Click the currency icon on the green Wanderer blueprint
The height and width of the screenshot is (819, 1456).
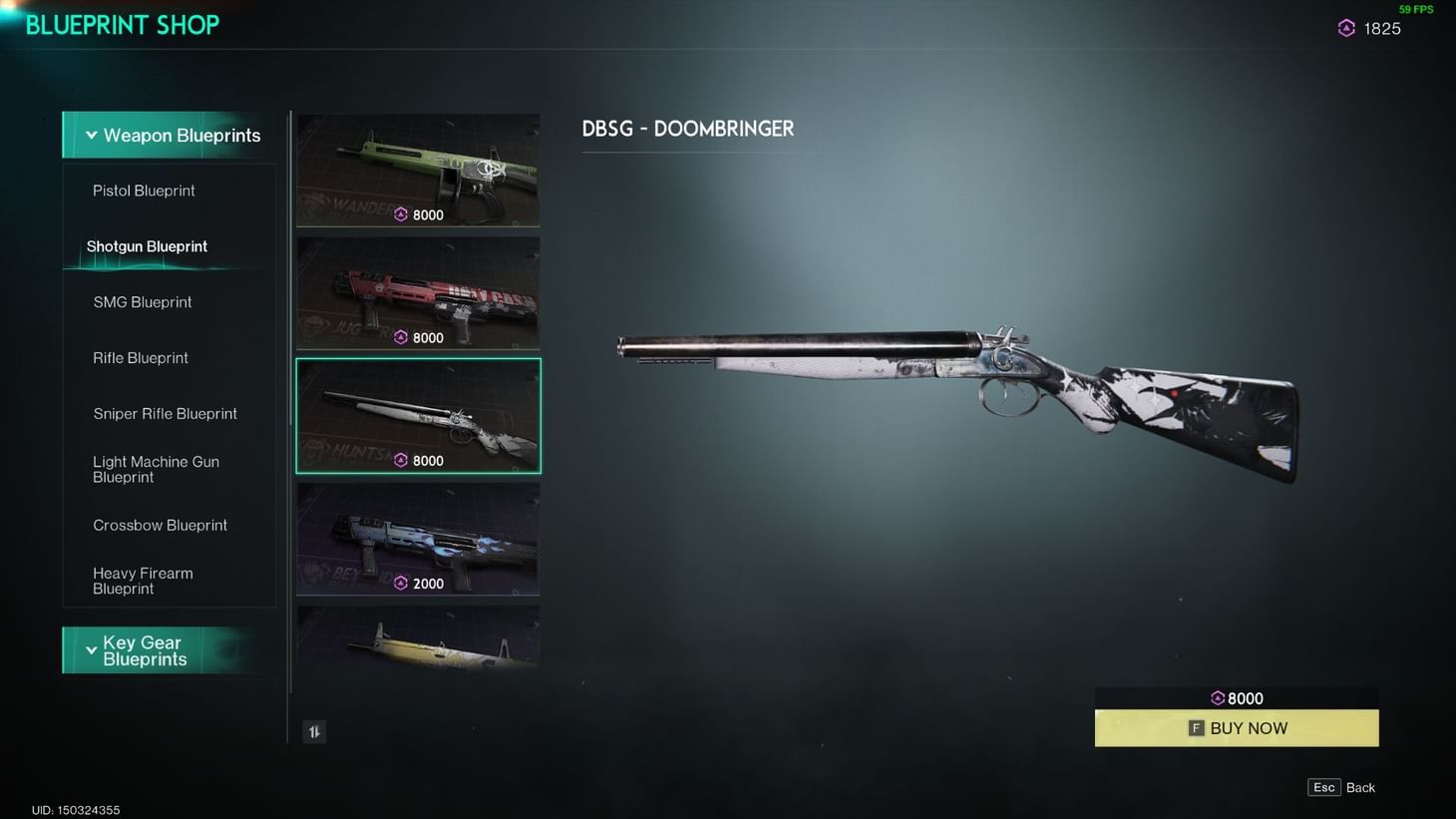pyautogui.click(x=403, y=214)
